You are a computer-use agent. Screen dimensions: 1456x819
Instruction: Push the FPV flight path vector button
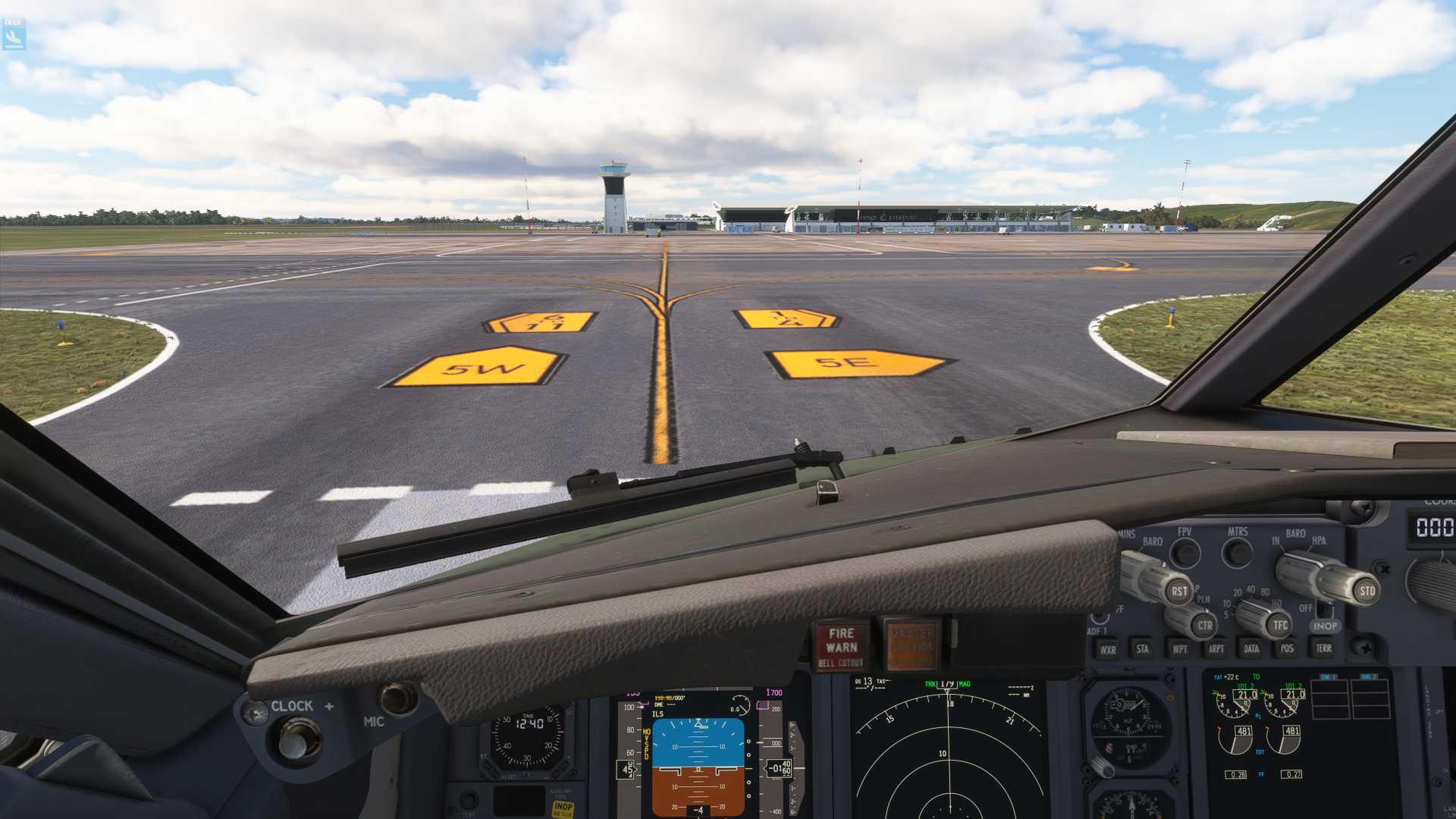click(1185, 554)
